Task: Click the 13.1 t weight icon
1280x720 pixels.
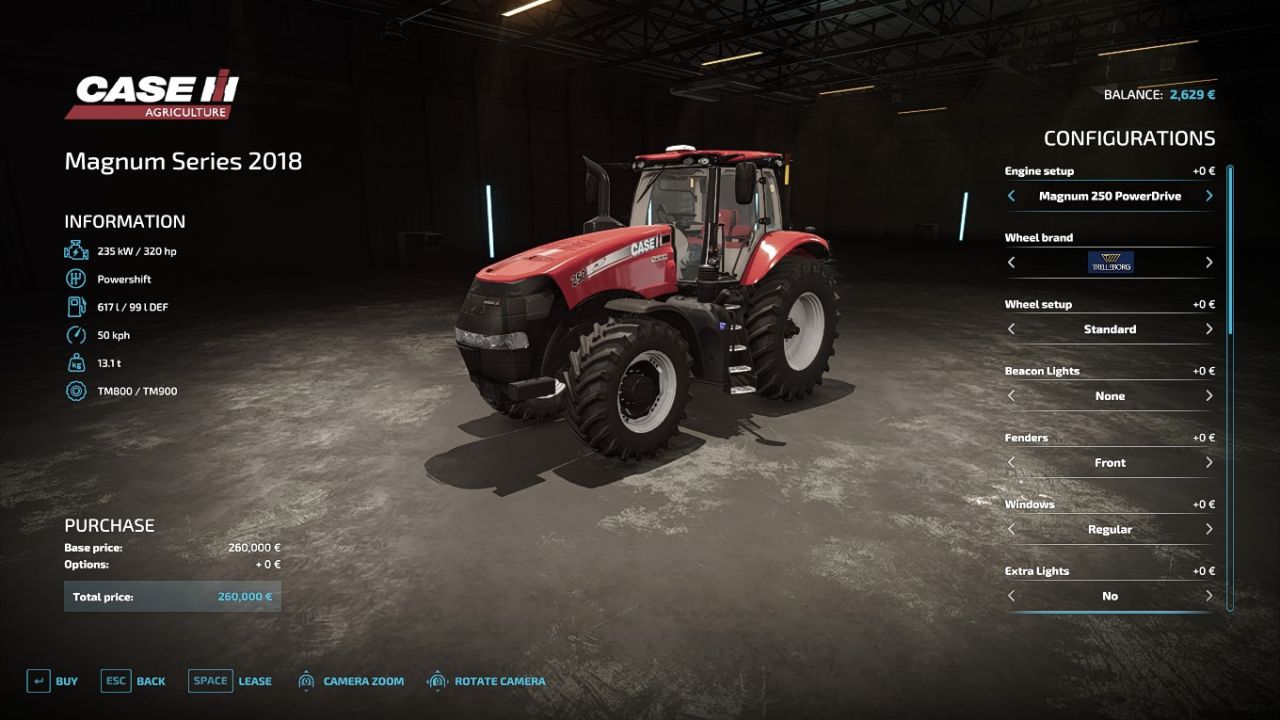Action: [77, 363]
